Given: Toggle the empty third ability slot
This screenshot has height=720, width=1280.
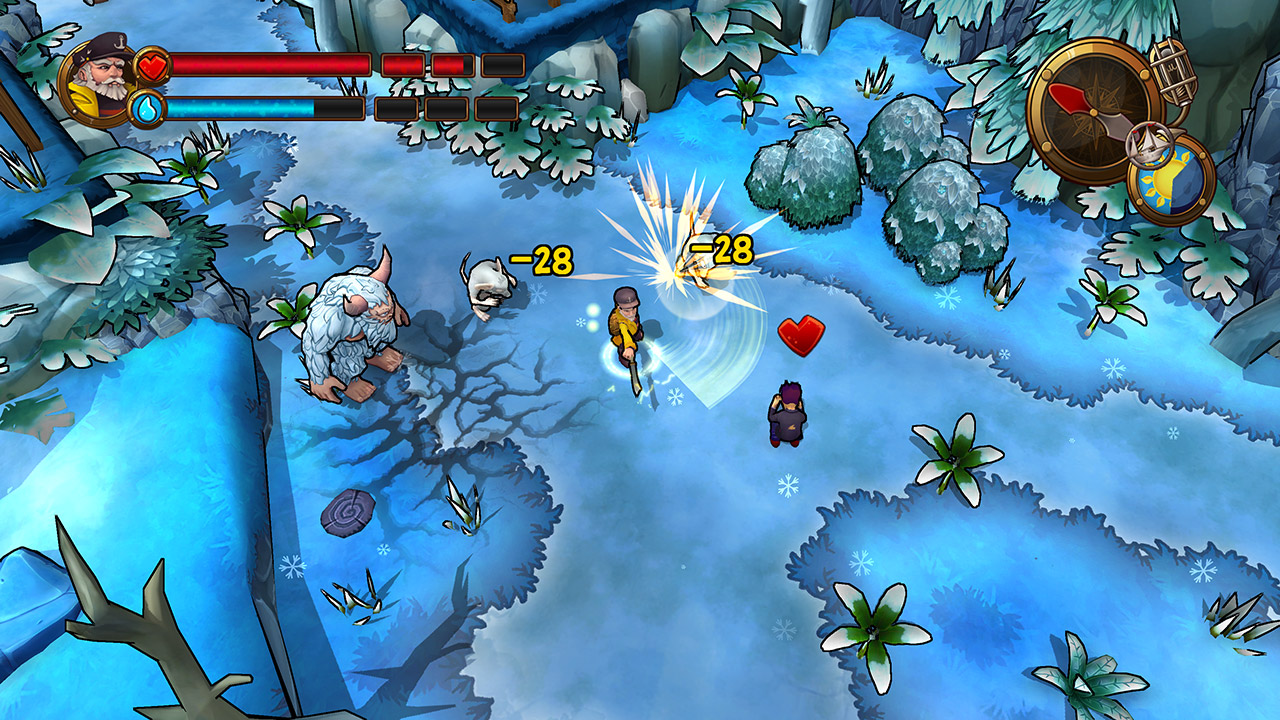Looking at the screenshot, I should pos(502,62).
